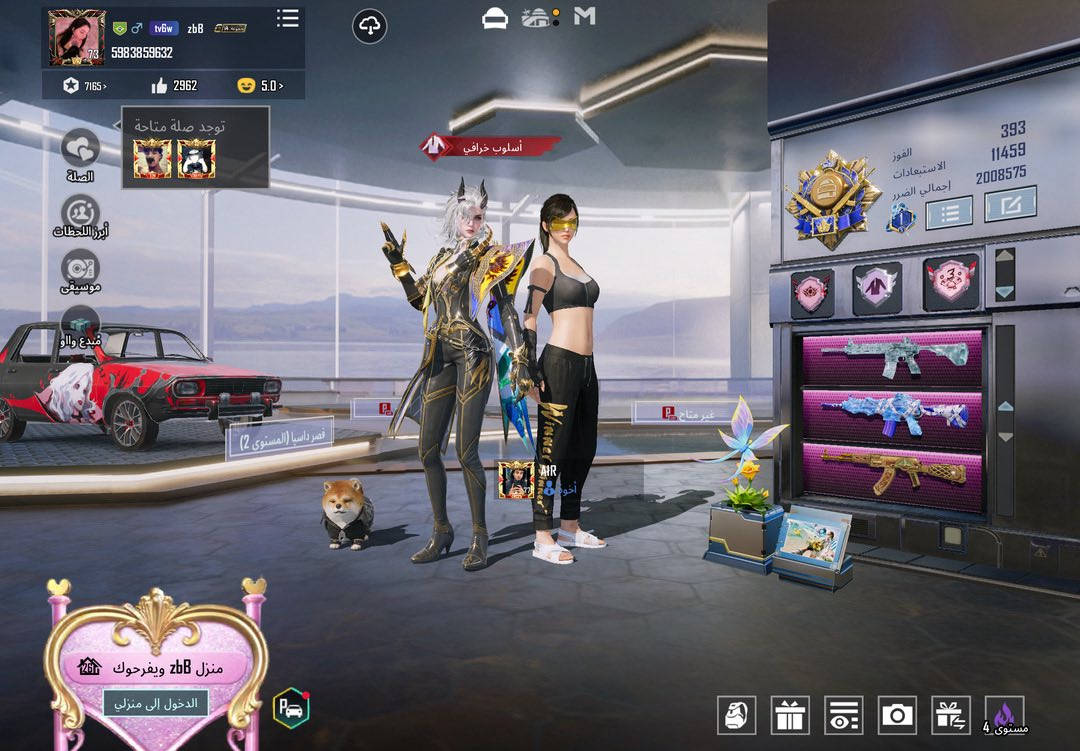Take a photo with the camera icon

point(897,715)
